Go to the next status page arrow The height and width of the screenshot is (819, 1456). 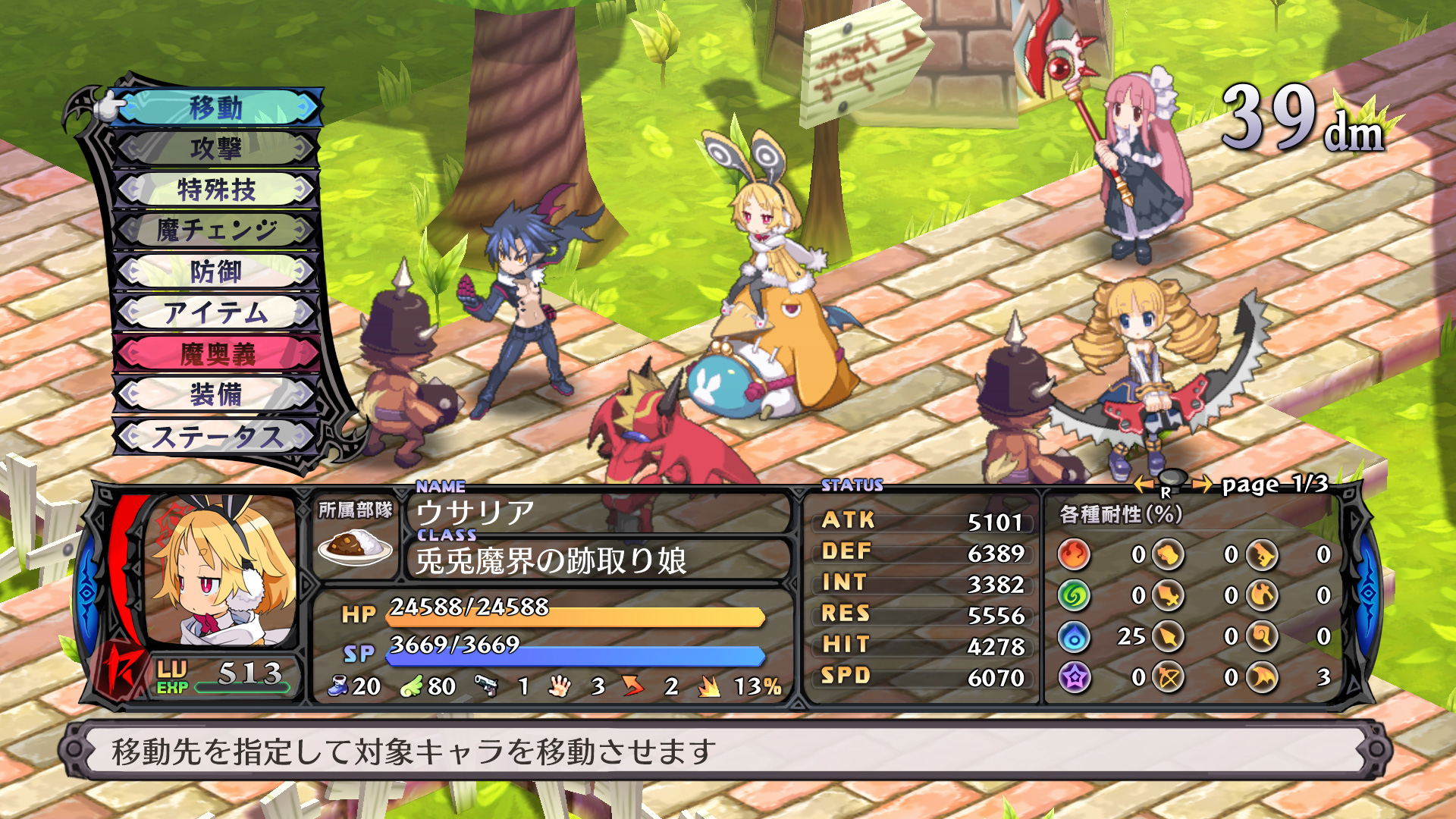click(1201, 484)
